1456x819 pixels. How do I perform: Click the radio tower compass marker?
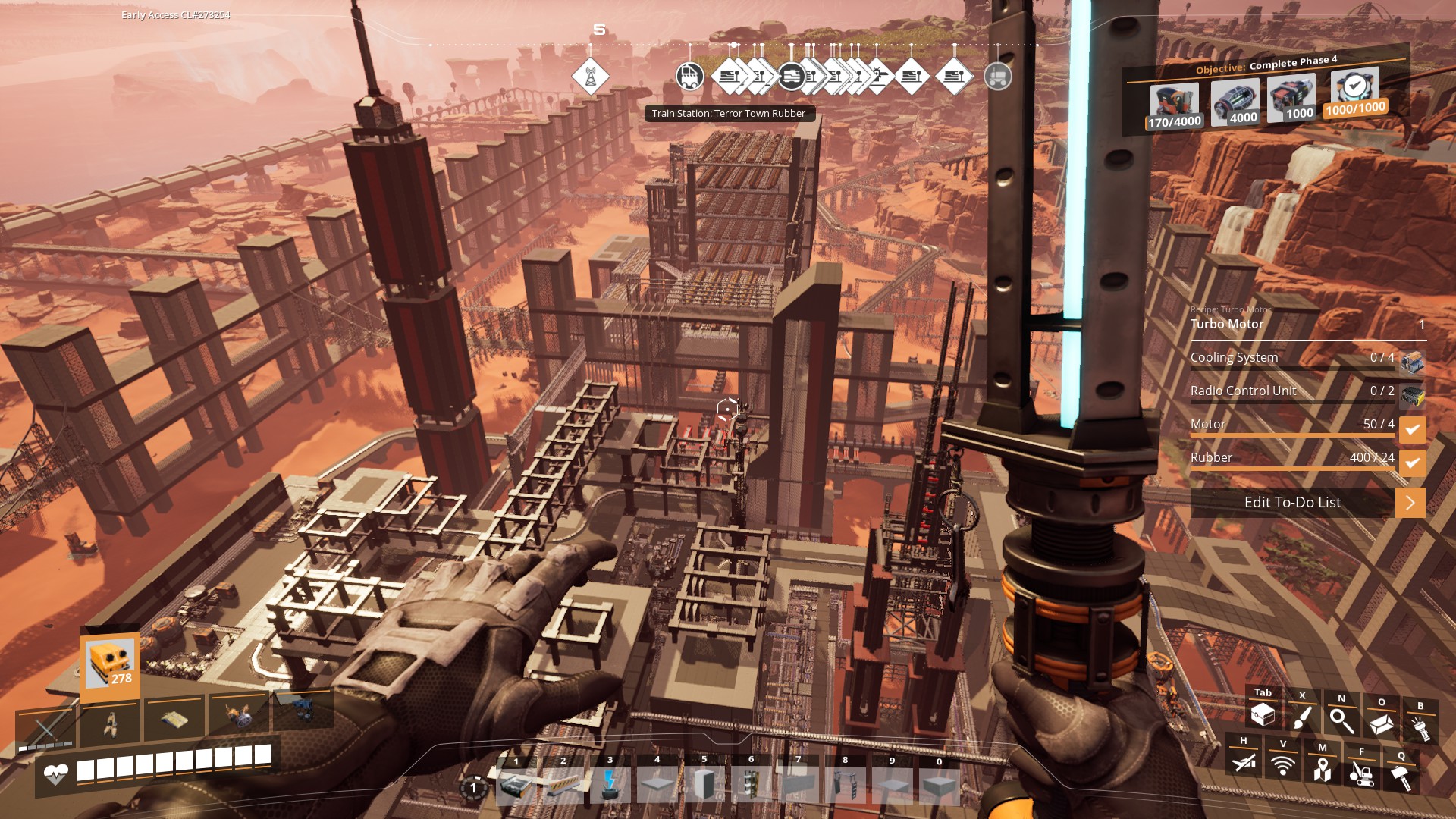(x=590, y=77)
